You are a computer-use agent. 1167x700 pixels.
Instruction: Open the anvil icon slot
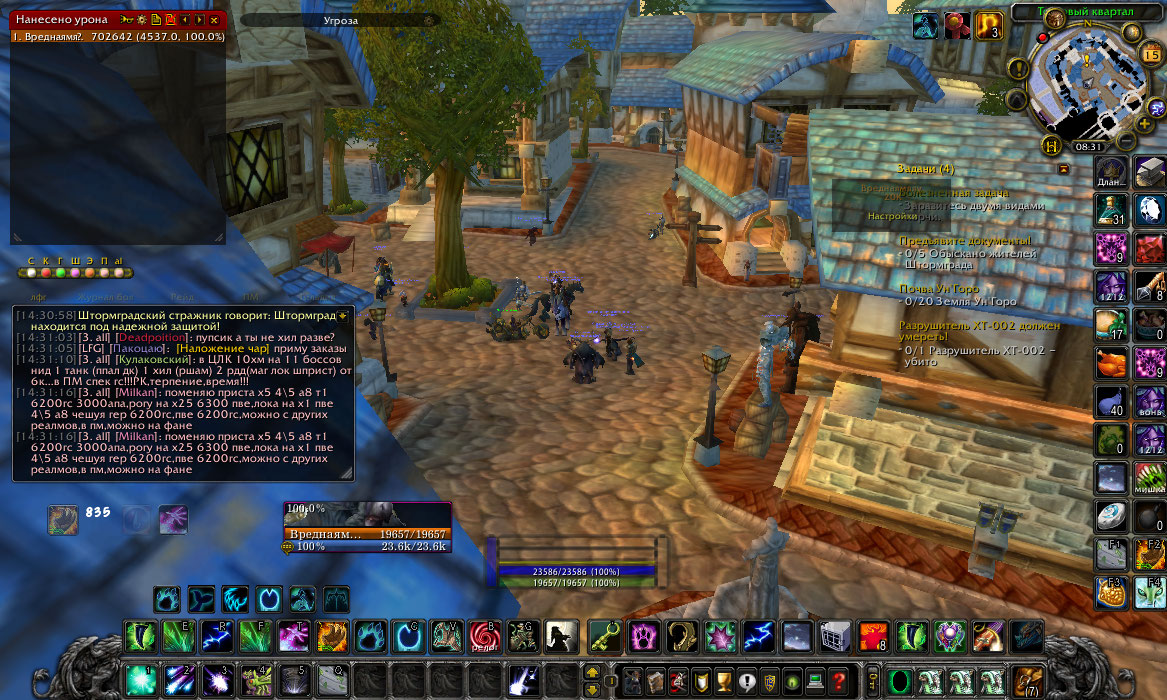click(x=1150, y=172)
